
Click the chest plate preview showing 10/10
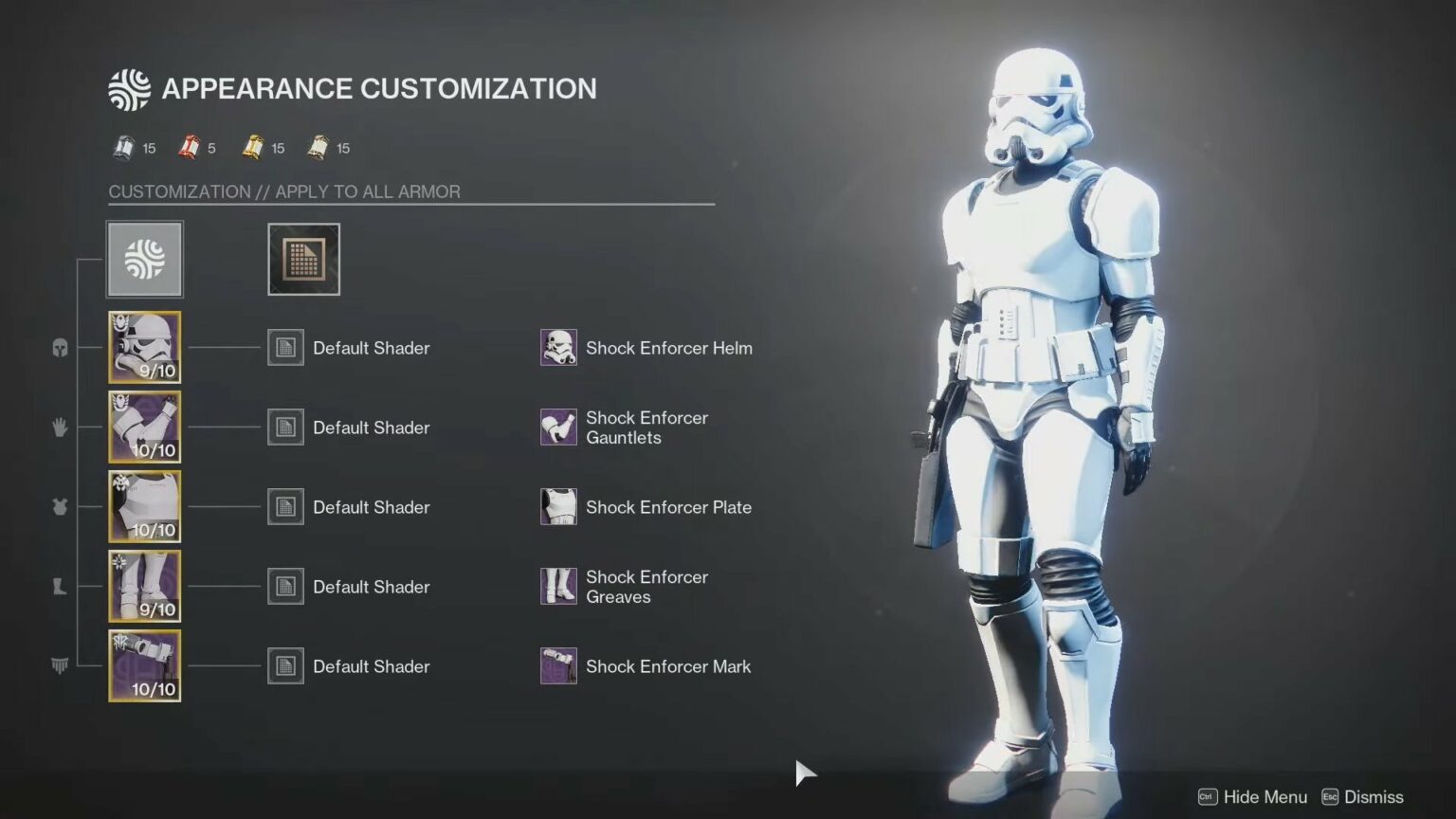(144, 507)
